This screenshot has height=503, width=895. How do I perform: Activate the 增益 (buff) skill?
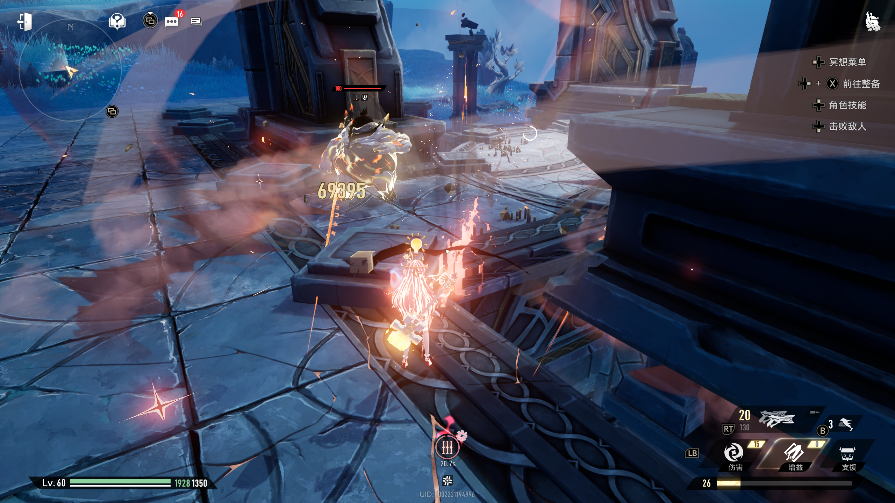click(792, 452)
